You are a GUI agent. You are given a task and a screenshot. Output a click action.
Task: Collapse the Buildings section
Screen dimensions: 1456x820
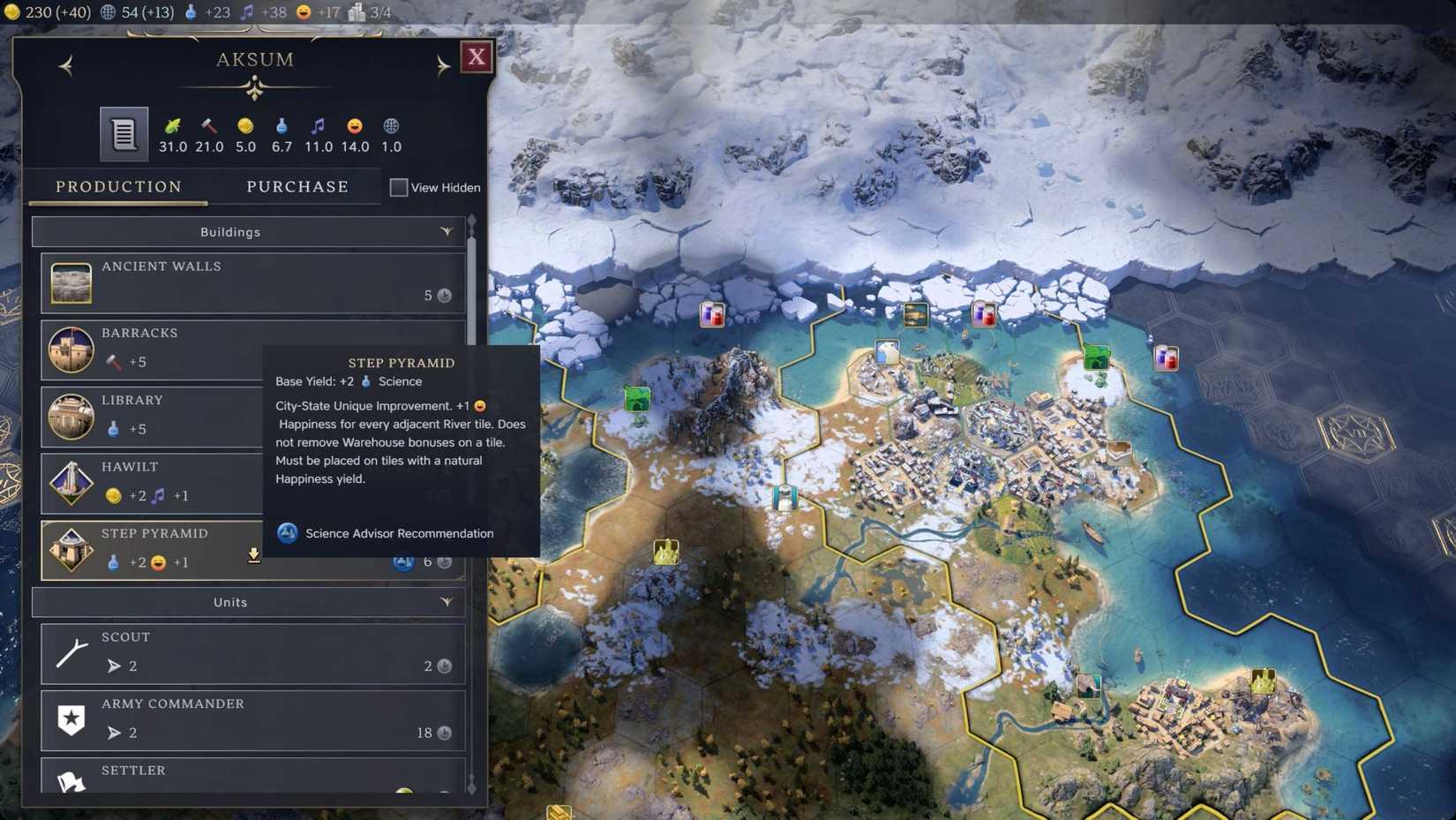(447, 231)
